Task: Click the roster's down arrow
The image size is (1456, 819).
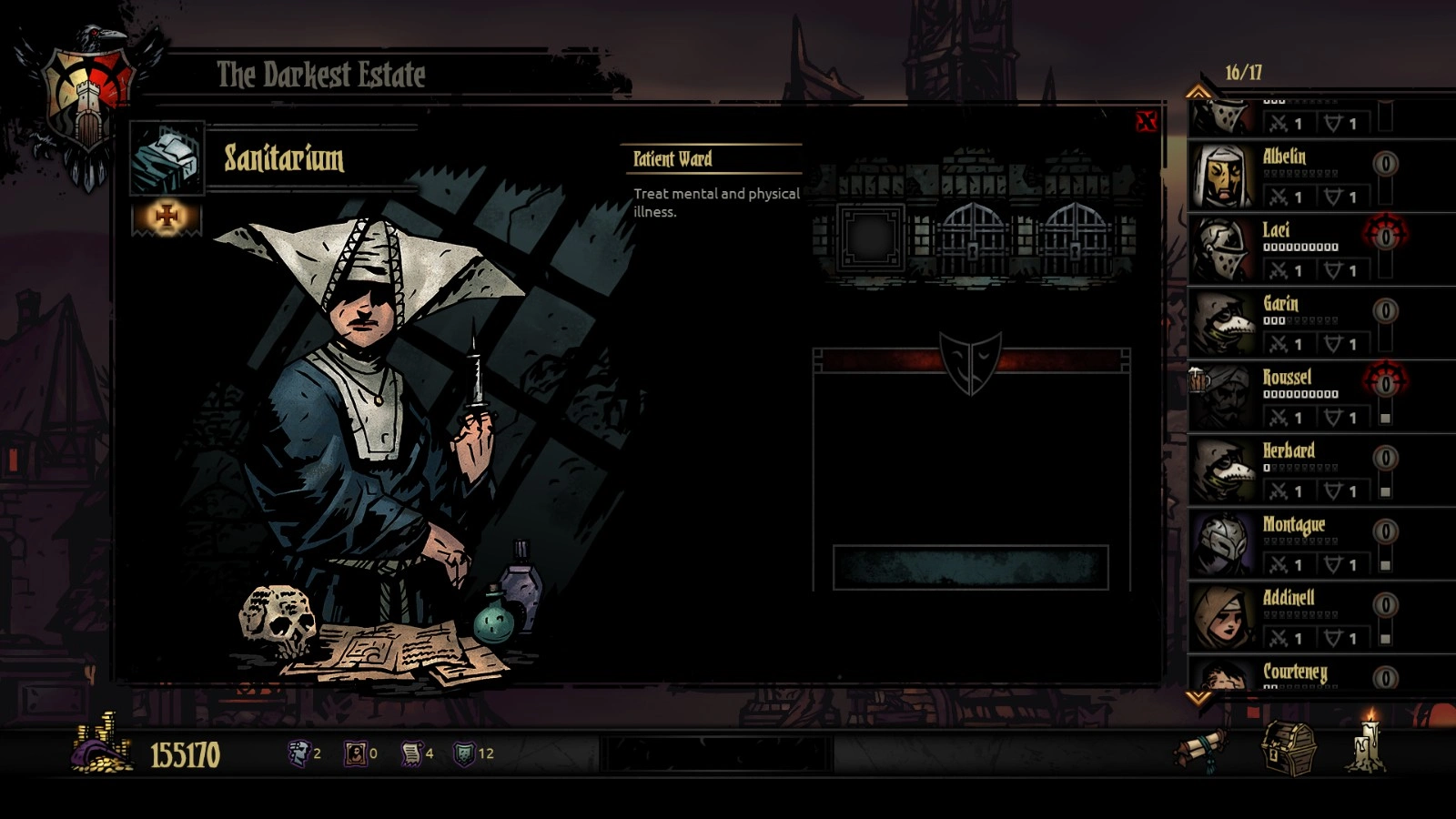Action: (x=1198, y=698)
